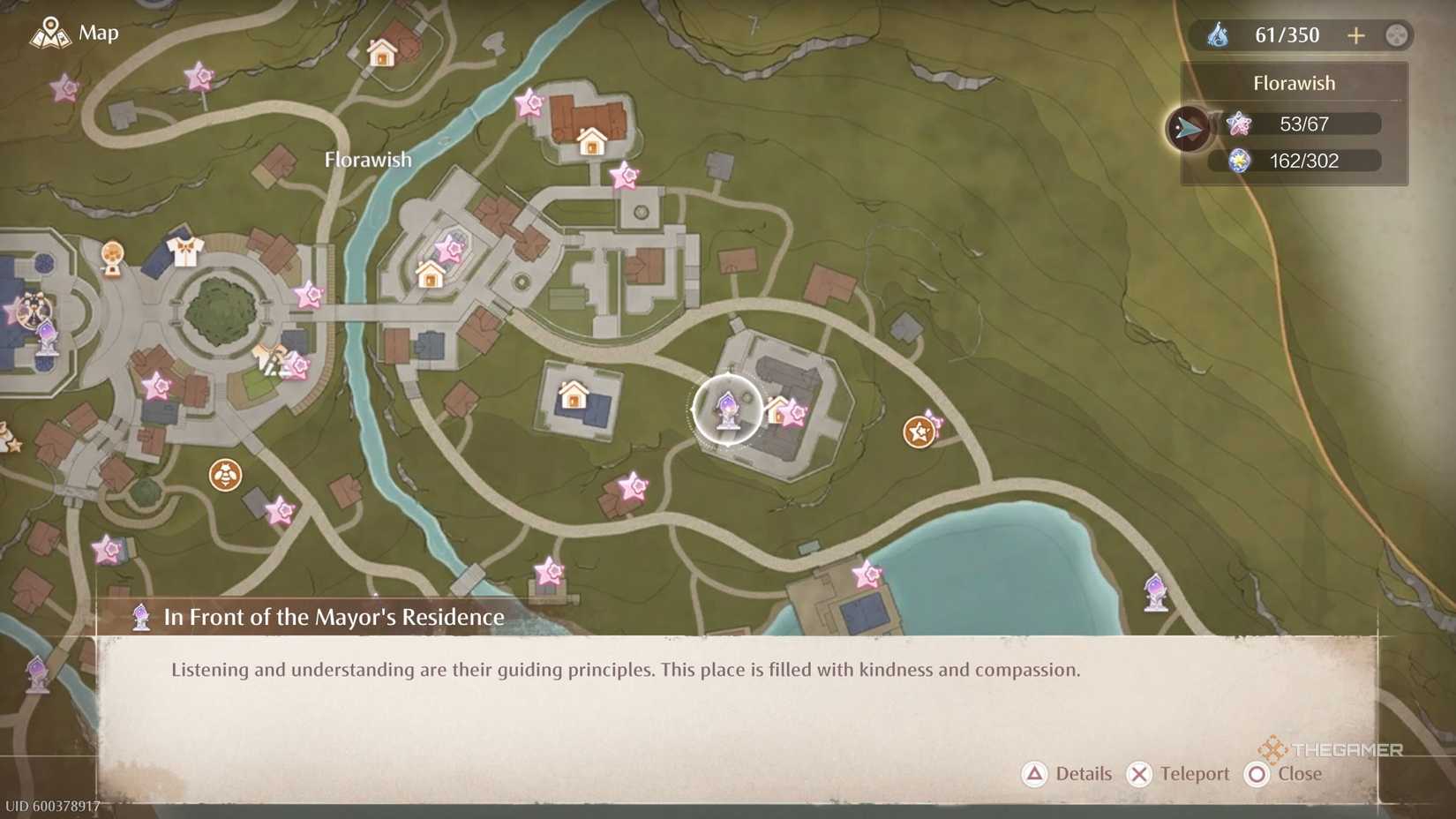Select the bee insect-catching icon near the plaza

click(225, 474)
